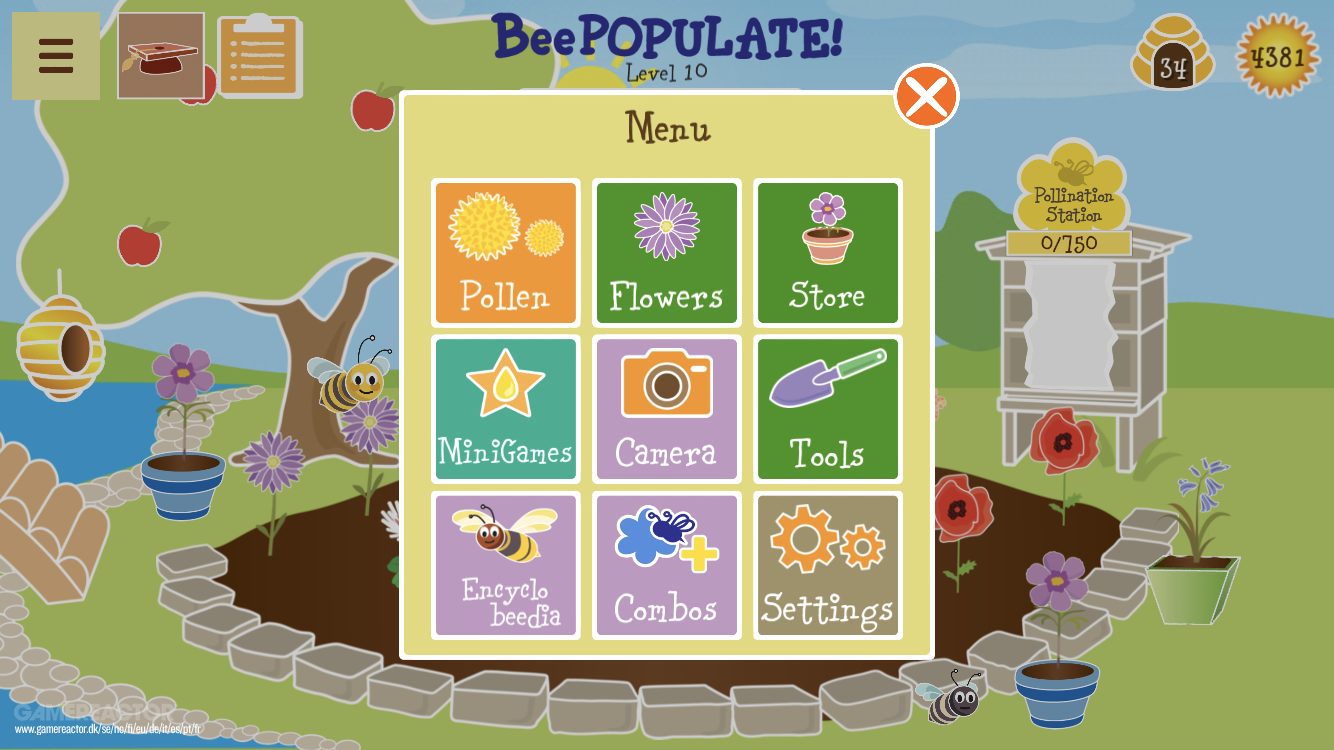Open the Store flower-pot icon
Screen dimensions: 1334x750
(x=827, y=253)
